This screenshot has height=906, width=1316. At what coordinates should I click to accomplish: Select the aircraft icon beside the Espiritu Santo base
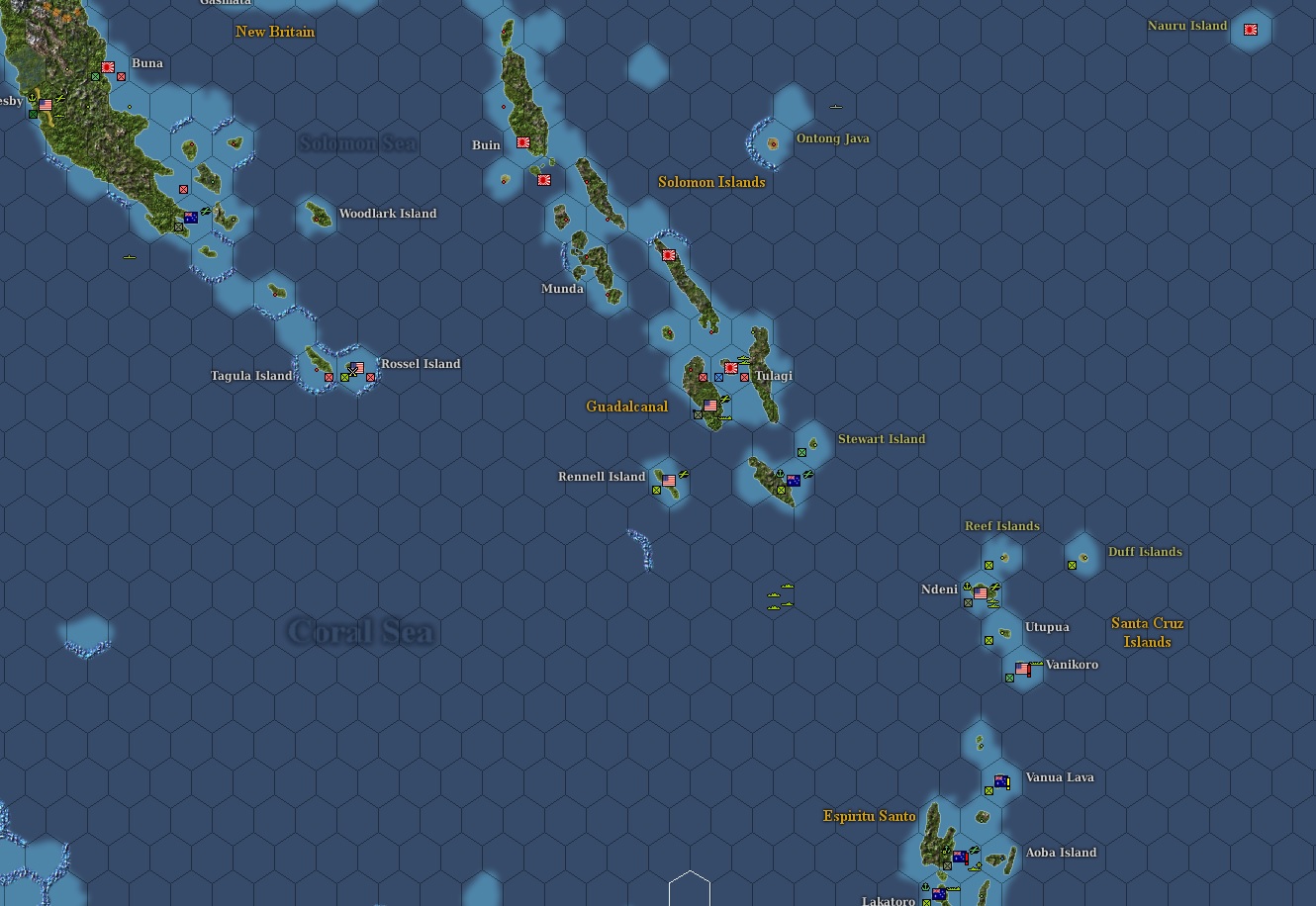coord(974,851)
